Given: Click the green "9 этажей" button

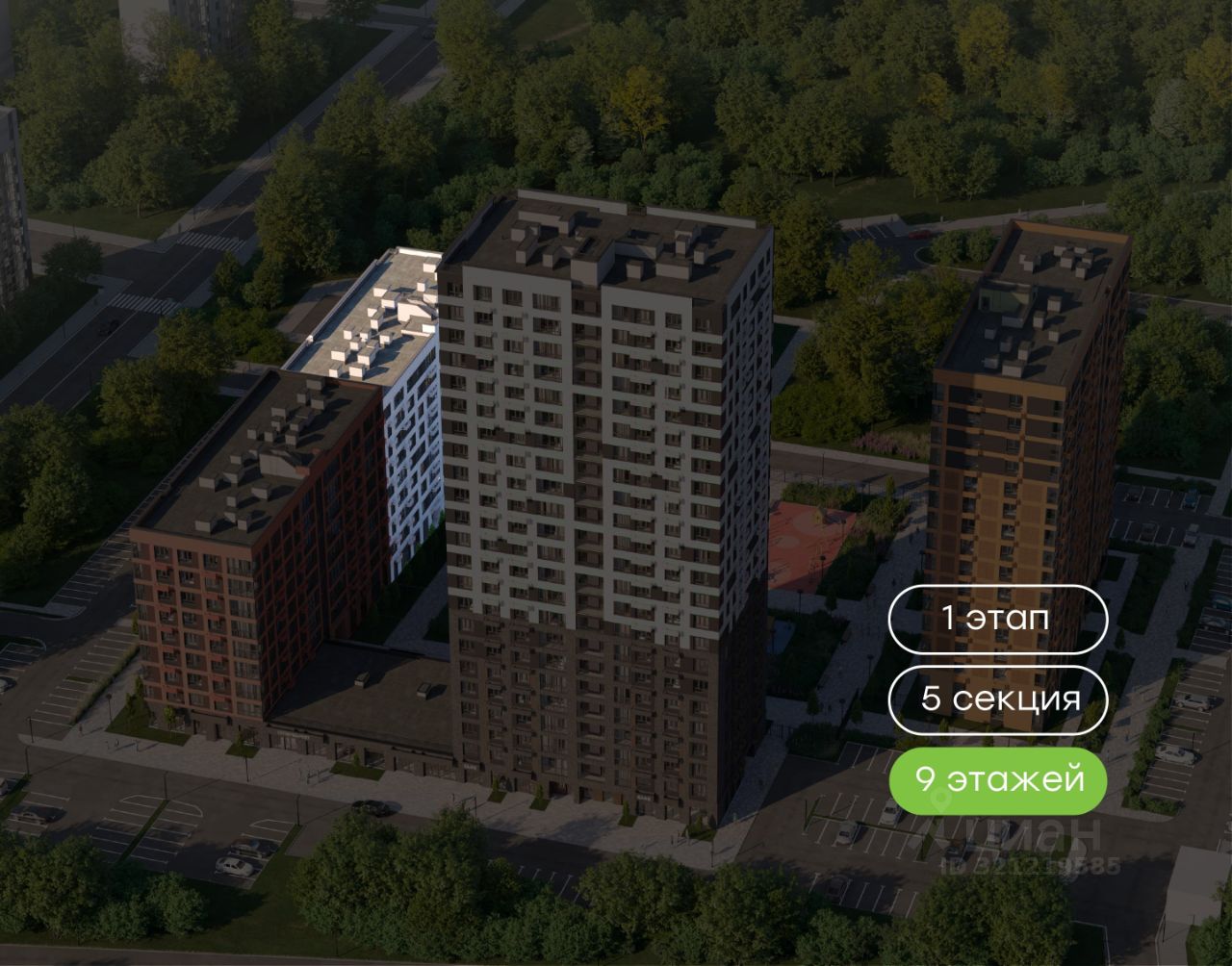Looking at the screenshot, I should coord(997,779).
